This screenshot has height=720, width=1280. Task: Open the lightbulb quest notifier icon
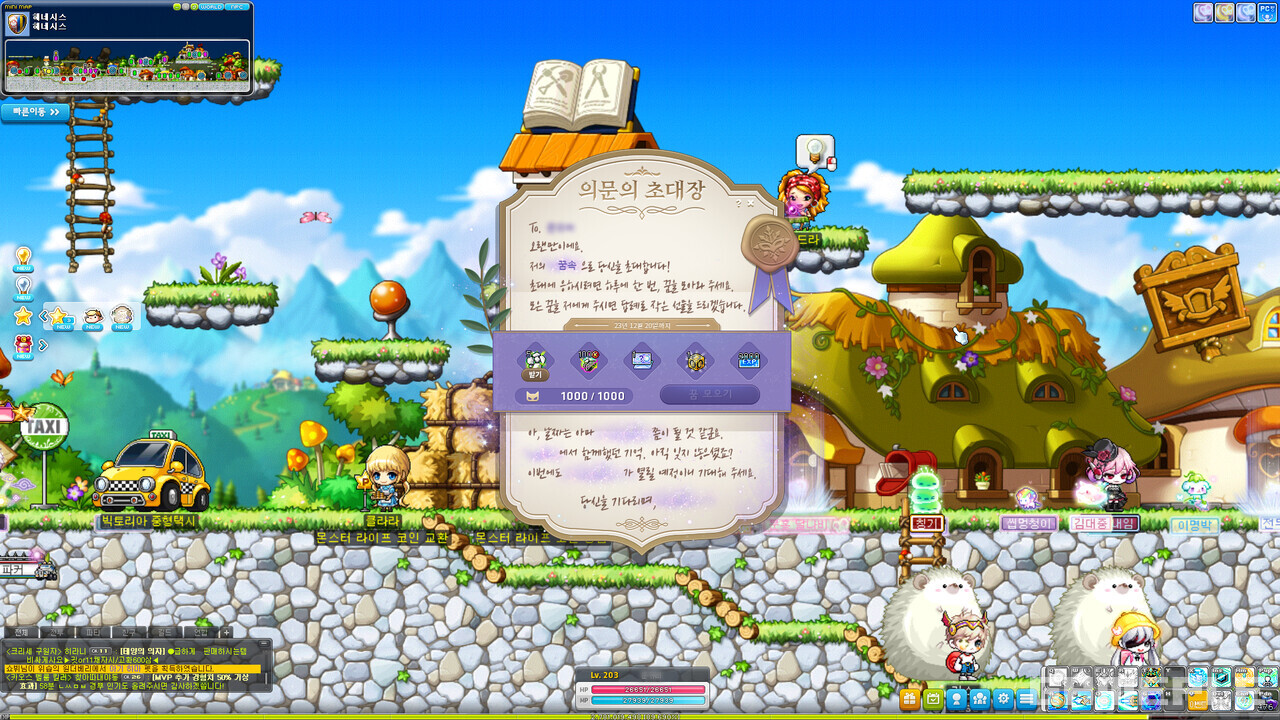pos(23,257)
